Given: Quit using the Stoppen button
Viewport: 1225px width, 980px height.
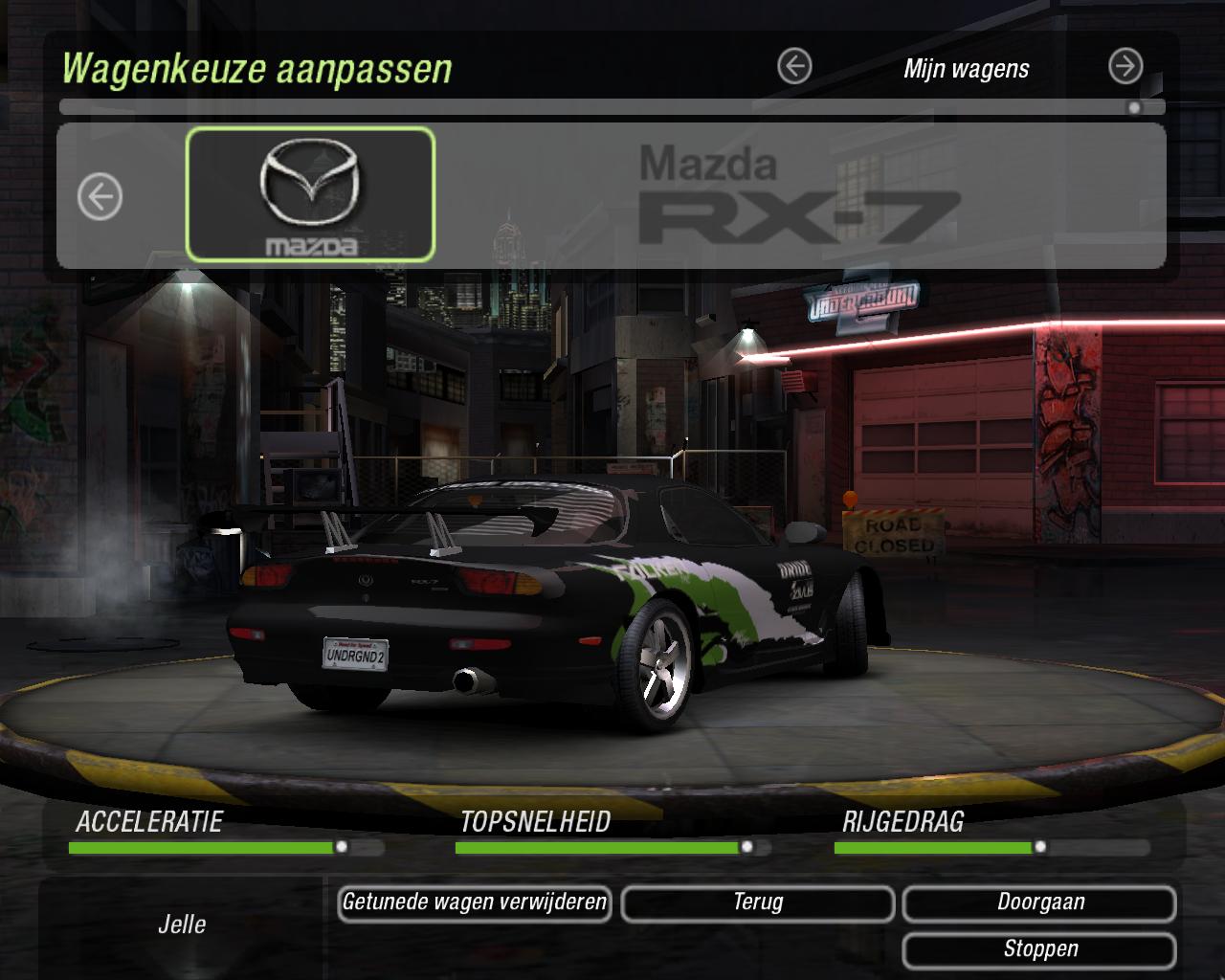Looking at the screenshot, I should 1039,949.
